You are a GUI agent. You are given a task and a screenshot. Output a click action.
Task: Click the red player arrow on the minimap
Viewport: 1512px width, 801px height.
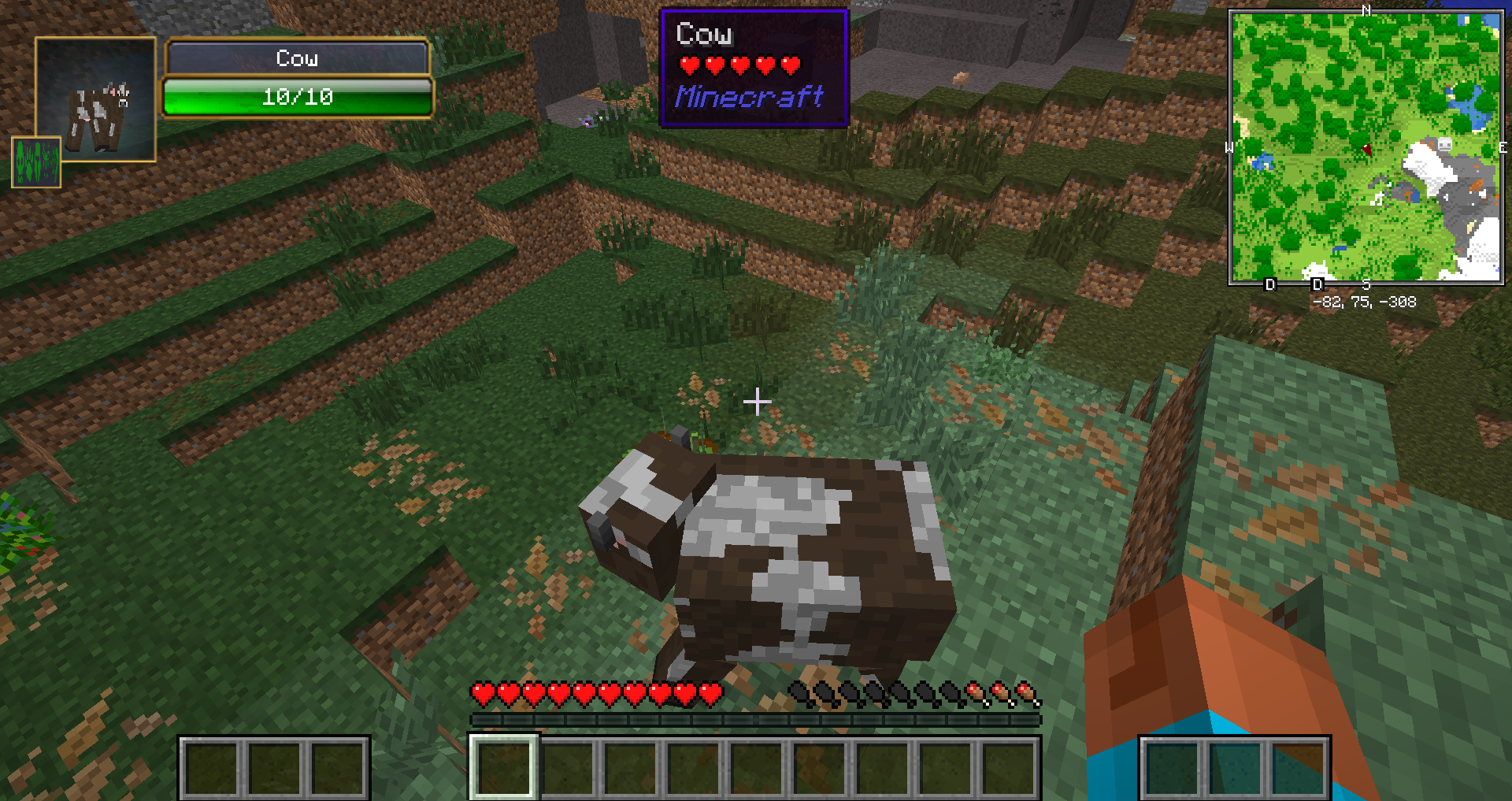click(1367, 149)
